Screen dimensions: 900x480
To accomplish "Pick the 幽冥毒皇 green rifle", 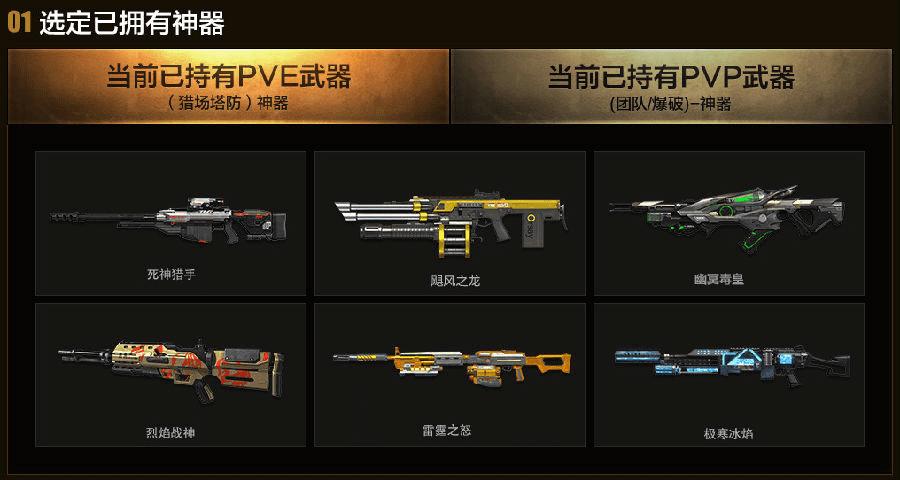I will pos(729,223).
